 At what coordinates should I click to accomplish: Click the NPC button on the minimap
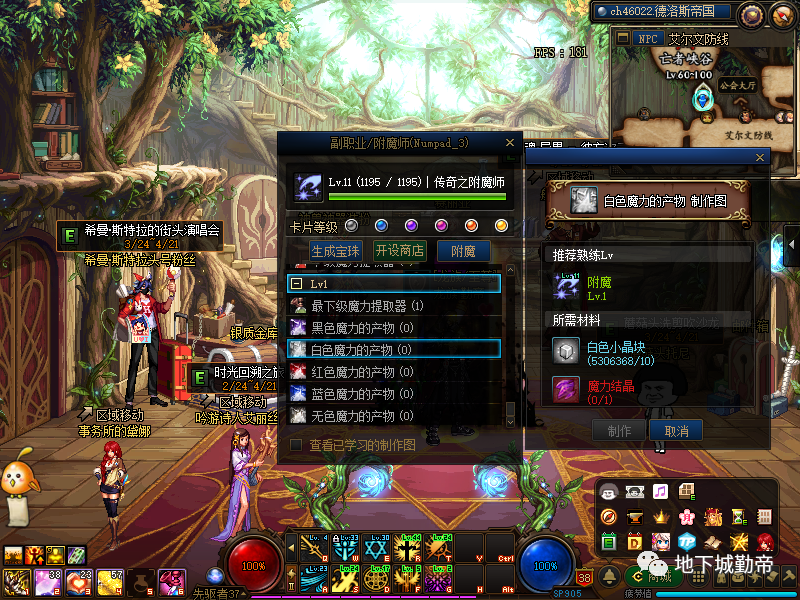coord(647,39)
